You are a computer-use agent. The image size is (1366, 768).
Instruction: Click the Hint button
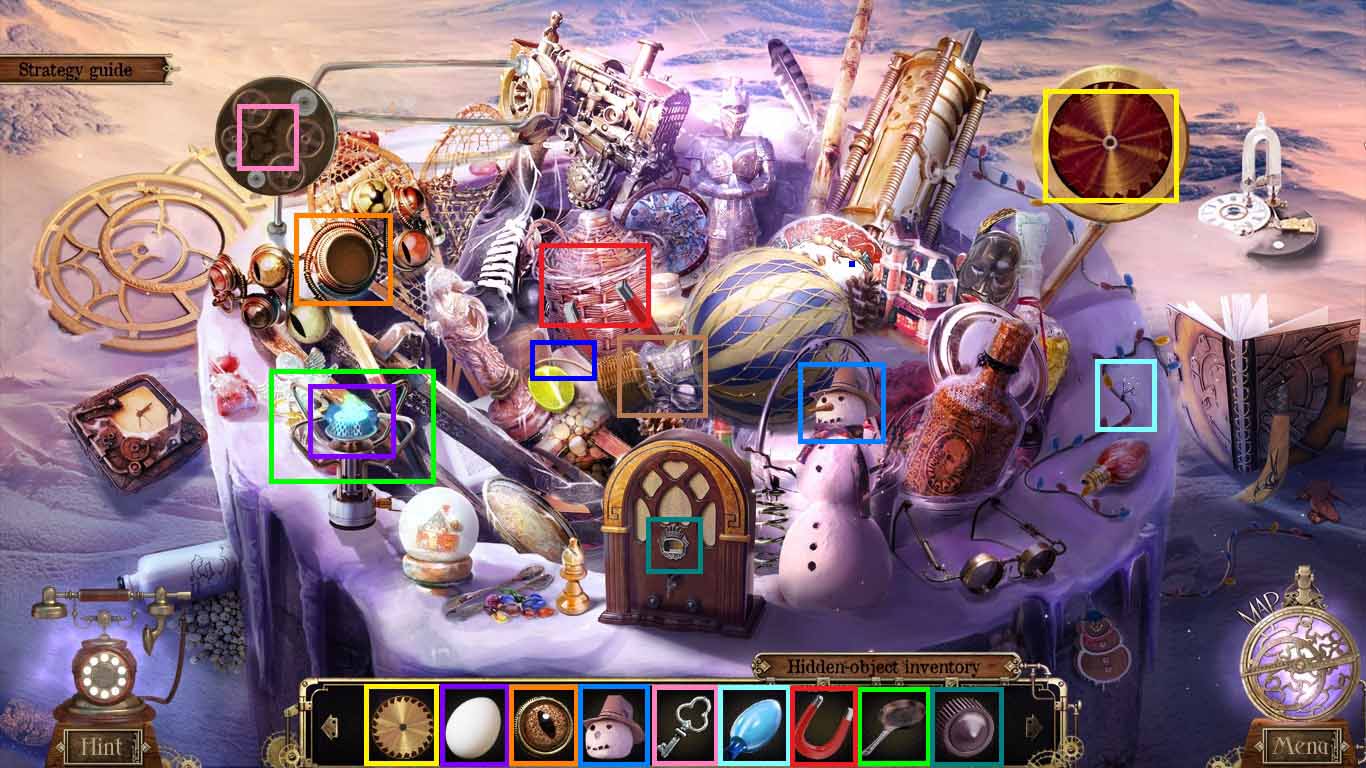click(x=103, y=747)
